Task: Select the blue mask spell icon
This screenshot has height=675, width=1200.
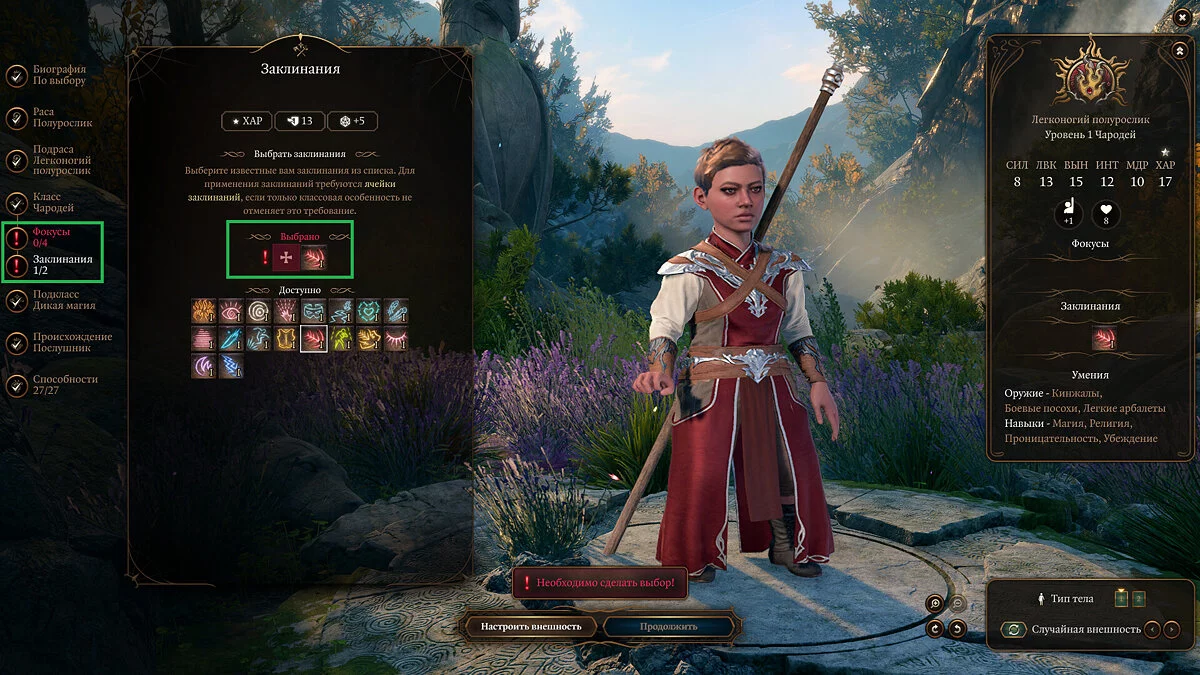Action: tap(314, 311)
